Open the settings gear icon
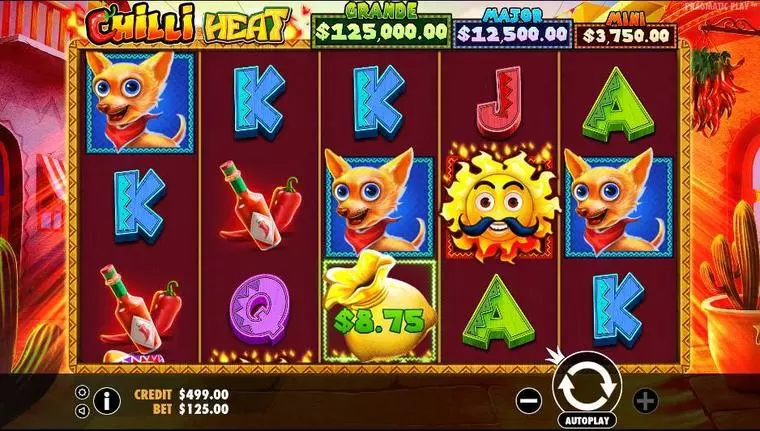Viewport: 760px width, 431px height. (x=82, y=392)
